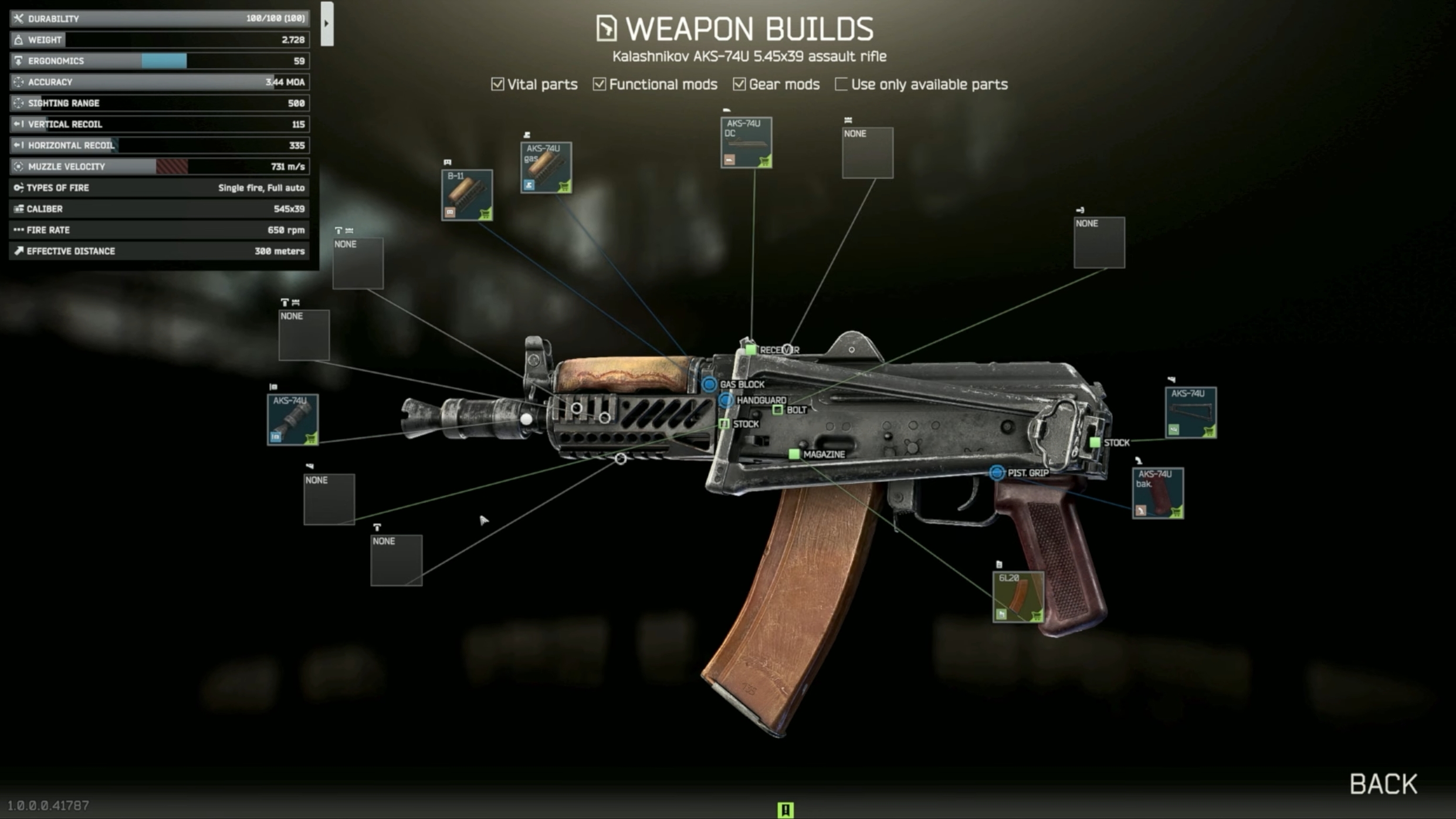
Task: Uncheck the Vital parts checkbox
Action: pyautogui.click(x=497, y=84)
